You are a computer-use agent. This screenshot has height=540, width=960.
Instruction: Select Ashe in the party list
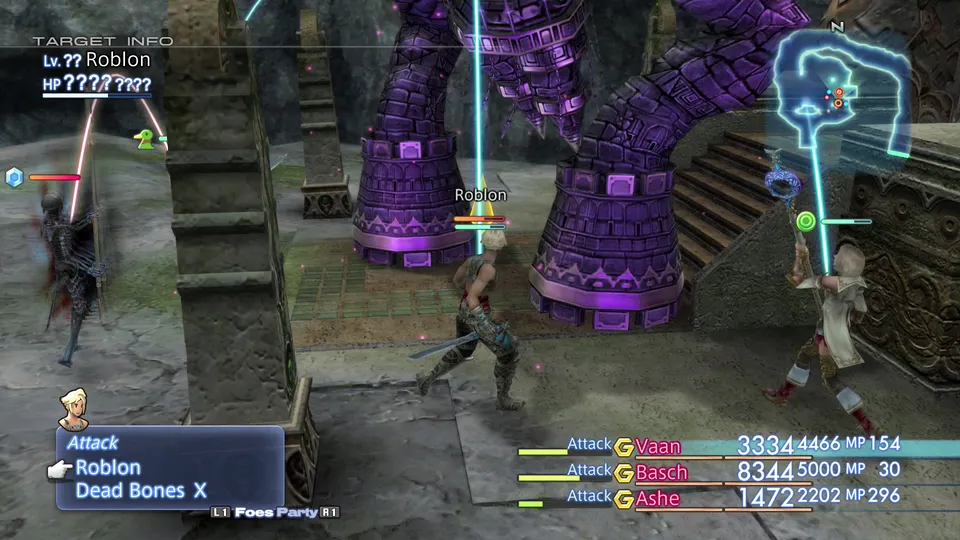(657, 498)
